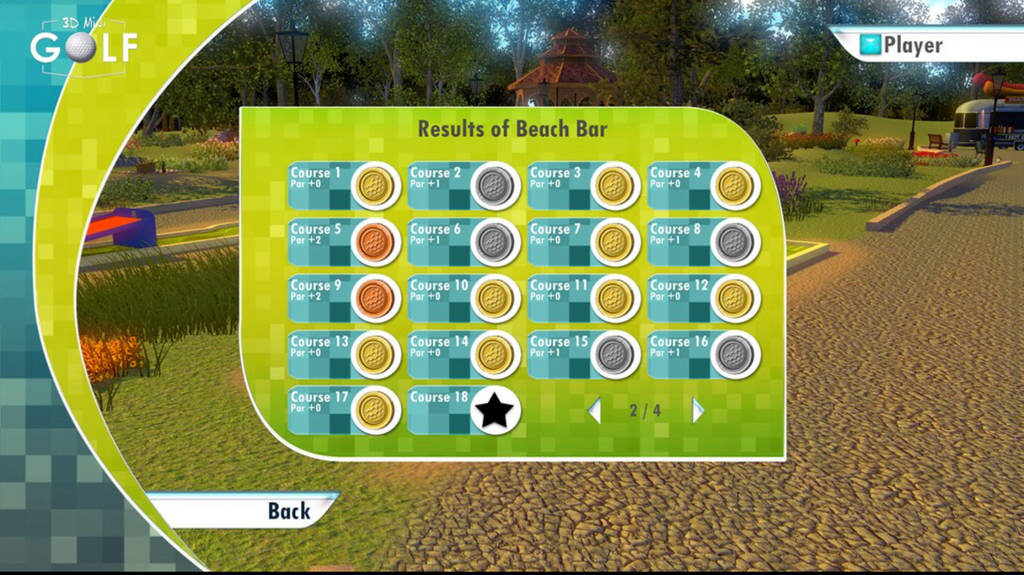The height and width of the screenshot is (575, 1024).
Task: Click the Course 12 result tile
Action: click(703, 297)
